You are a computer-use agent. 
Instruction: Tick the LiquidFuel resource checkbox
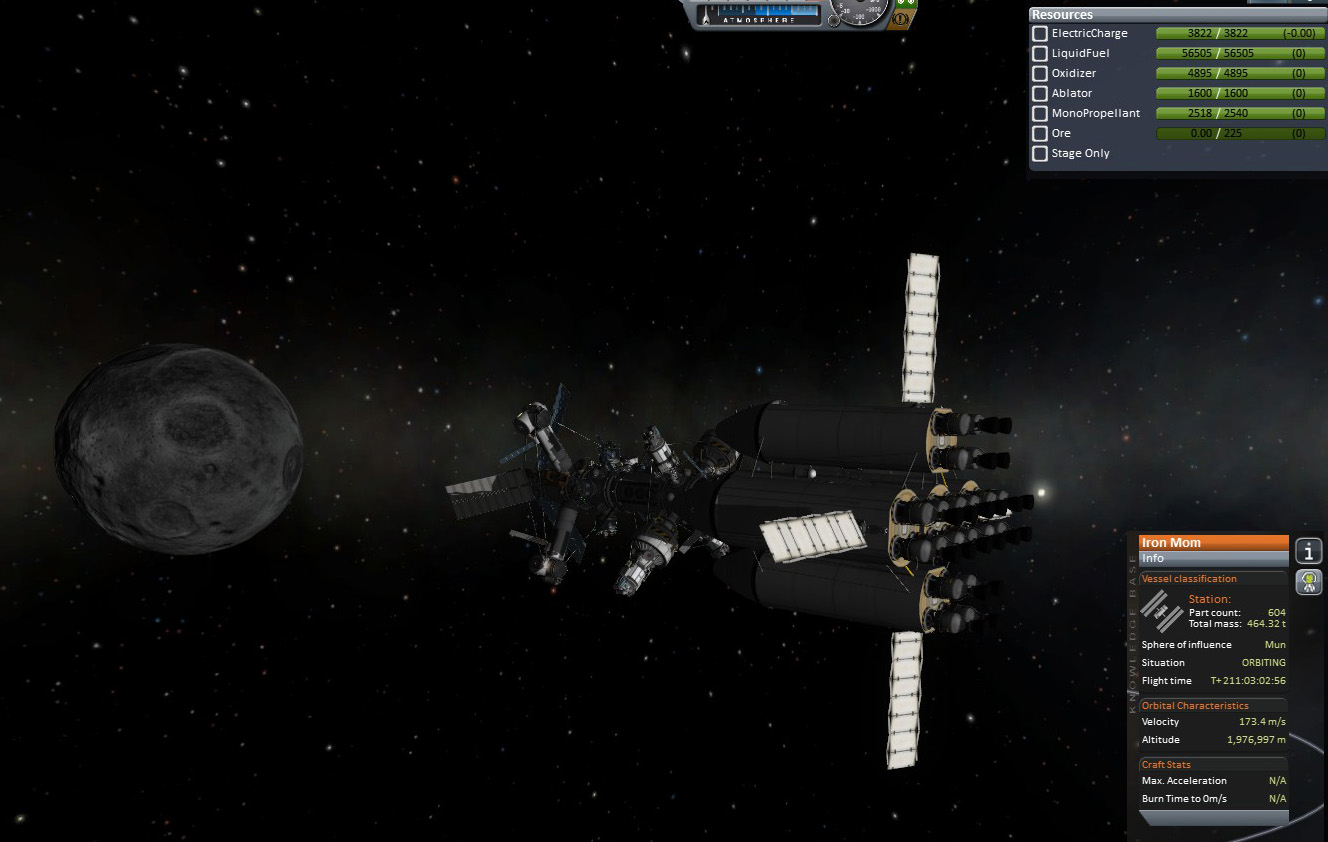pyautogui.click(x=1040, y=54)
